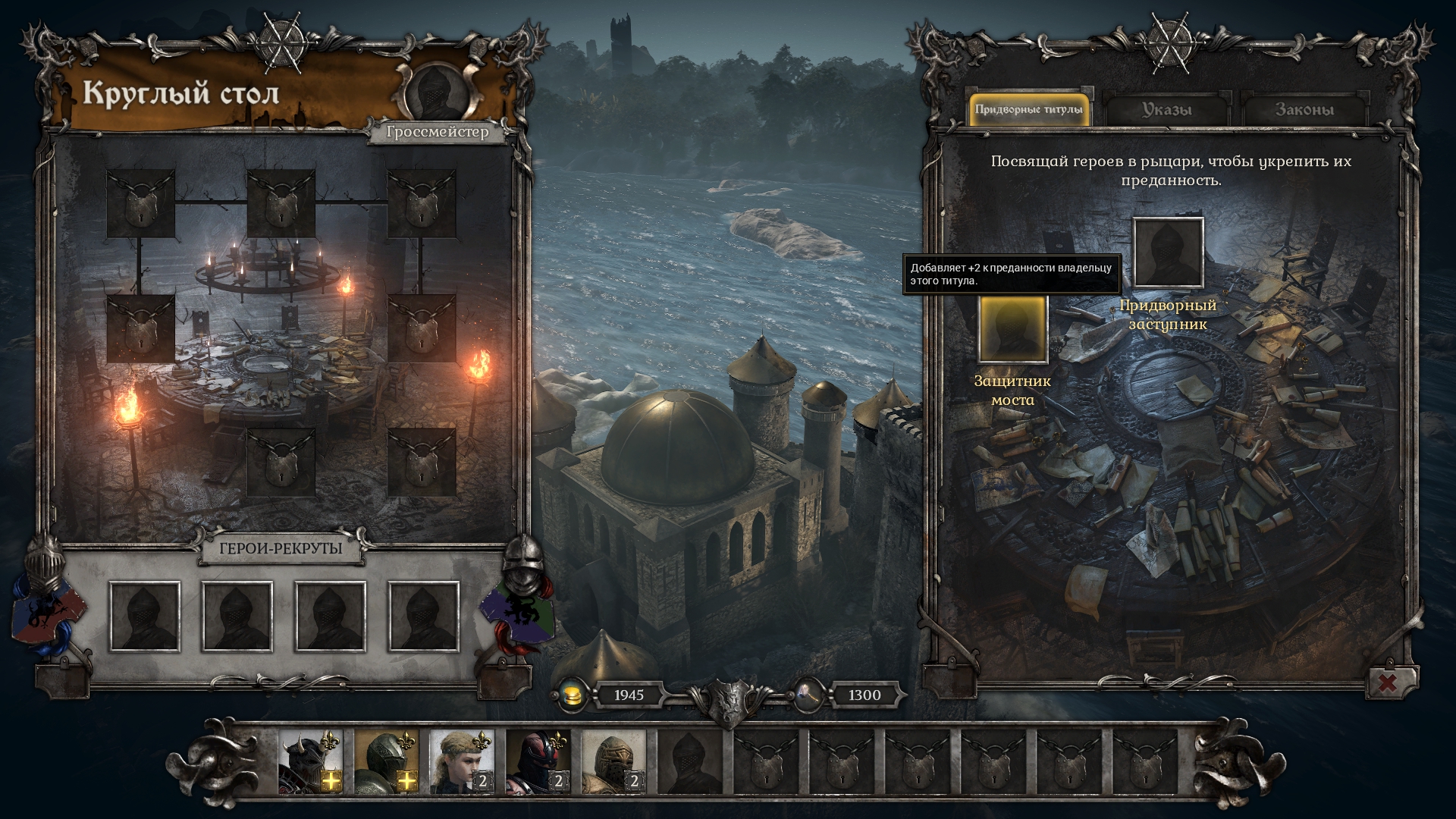Image resolution: width=1456 pixels, height=819 pixels.
Task: Choose the Защитник моста title slot
Action: pyautogui.click(x=1012, y=329)
